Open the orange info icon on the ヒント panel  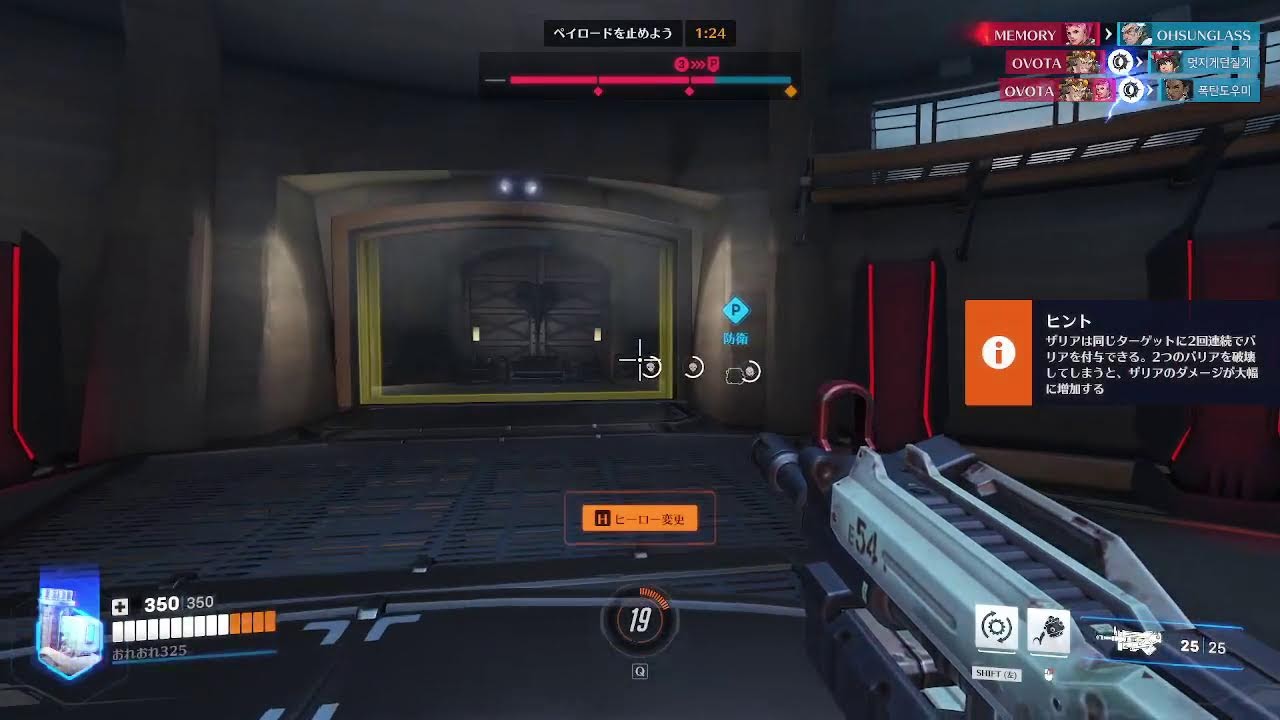coord(998,353)
